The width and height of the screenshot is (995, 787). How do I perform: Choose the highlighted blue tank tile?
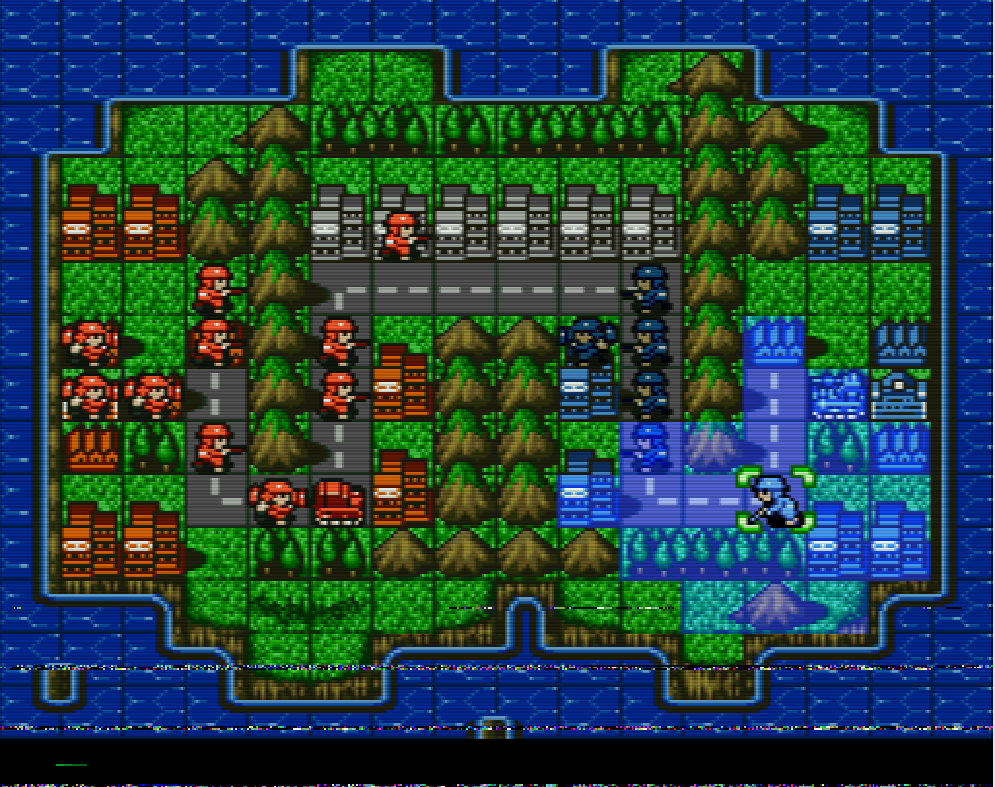837,393
